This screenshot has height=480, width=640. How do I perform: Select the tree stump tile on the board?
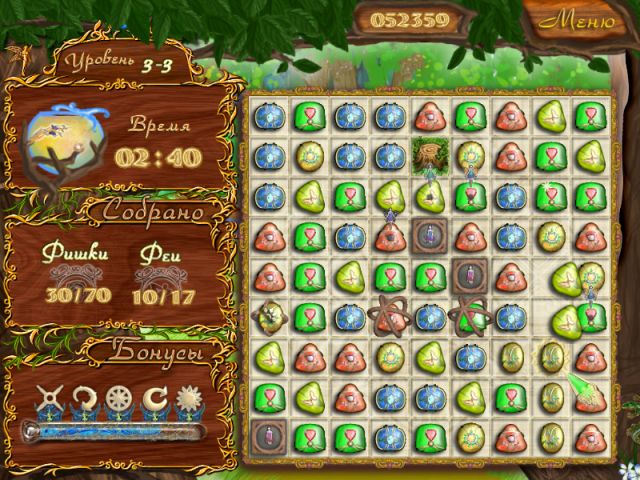coord(427,154)
